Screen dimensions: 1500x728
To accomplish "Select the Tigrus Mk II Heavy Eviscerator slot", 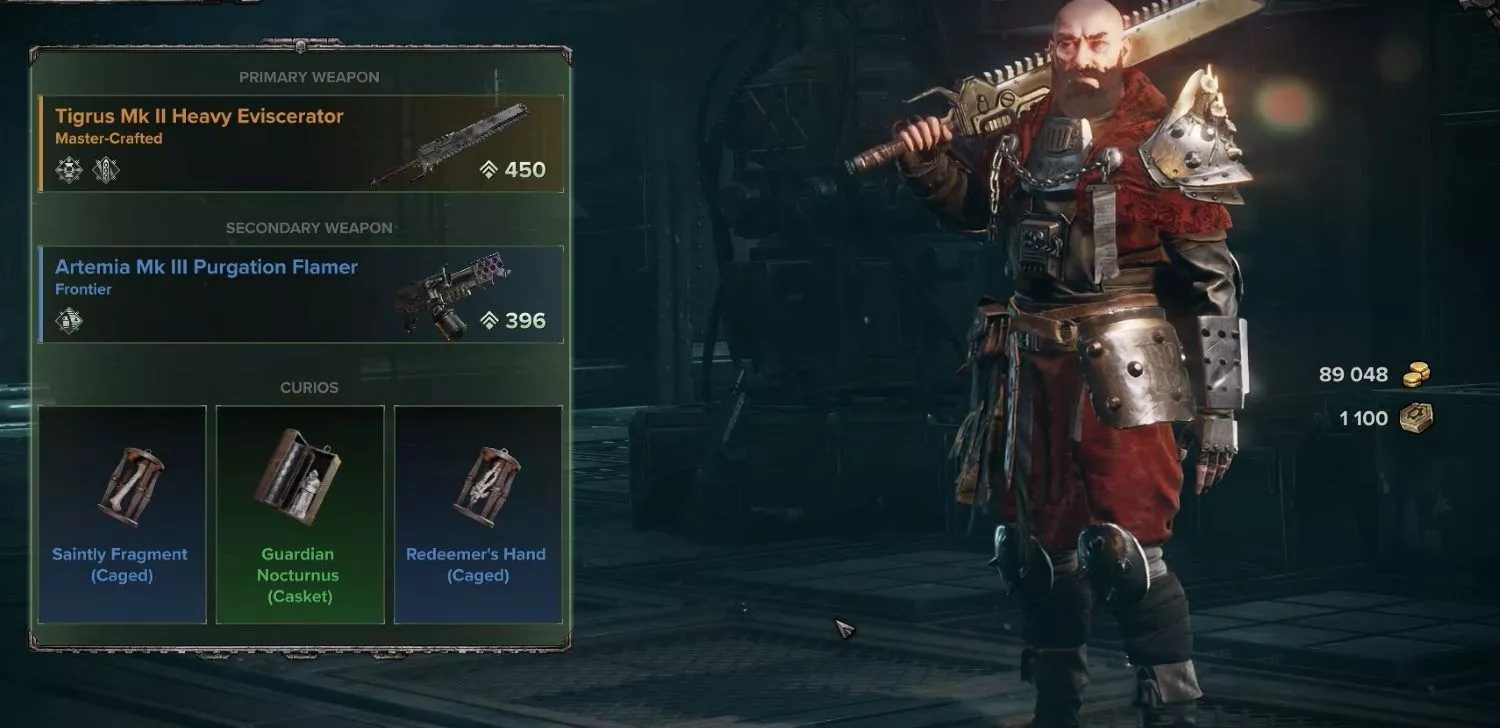I will click(x=300, y=143).
